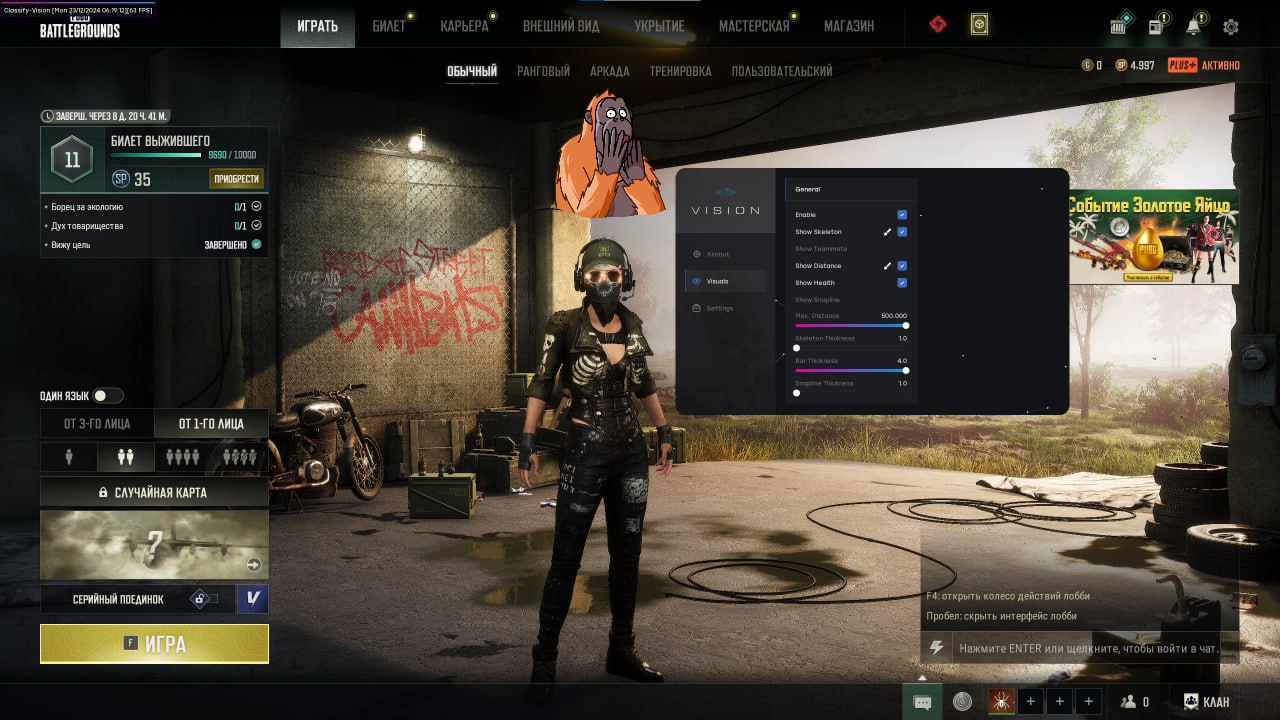The width and height of the screenshot is (1280, 720).
Task: Switch to the РАНГОВЫЙ game mode tab
Action: pos(541,71)
